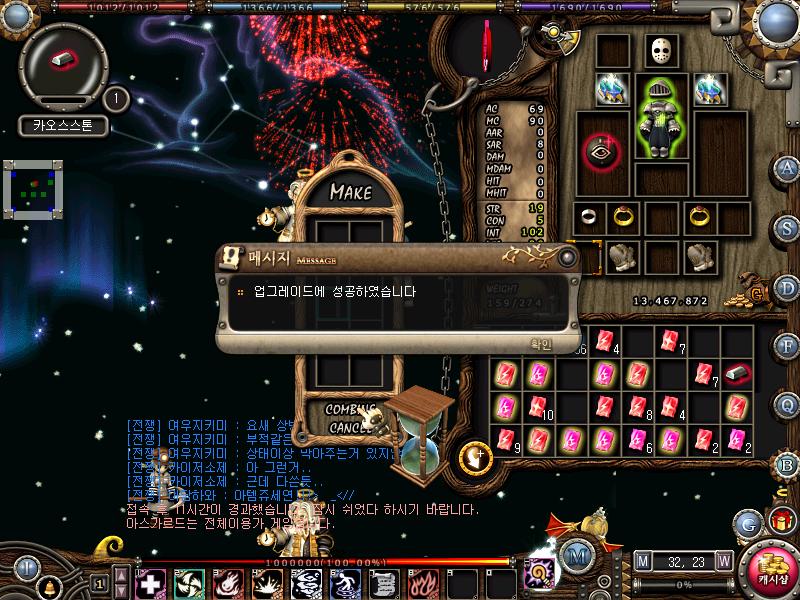
Task: Click the blue G button near the gift
Action: click(748, 523)
